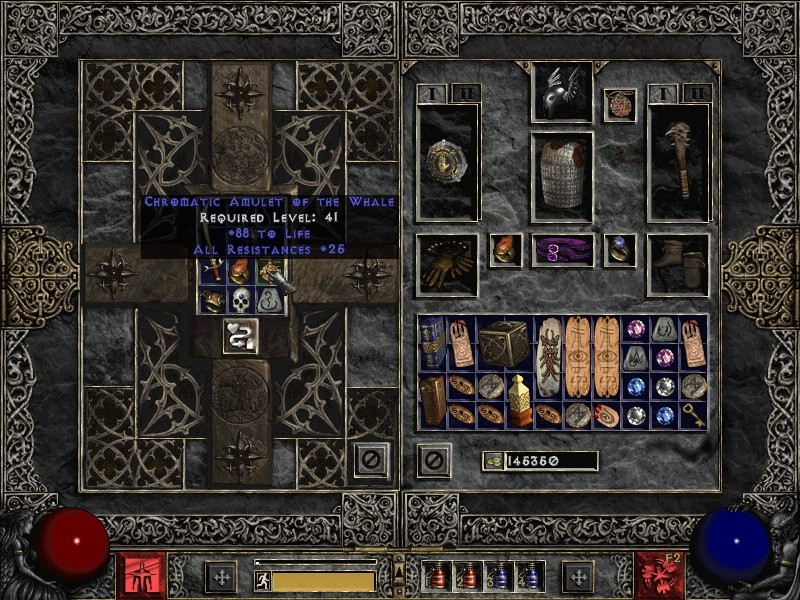The height and width of the screenshot is (600, 800).
Task: Close the Horadric Cube panel
Action: click(x=371, y=461)
